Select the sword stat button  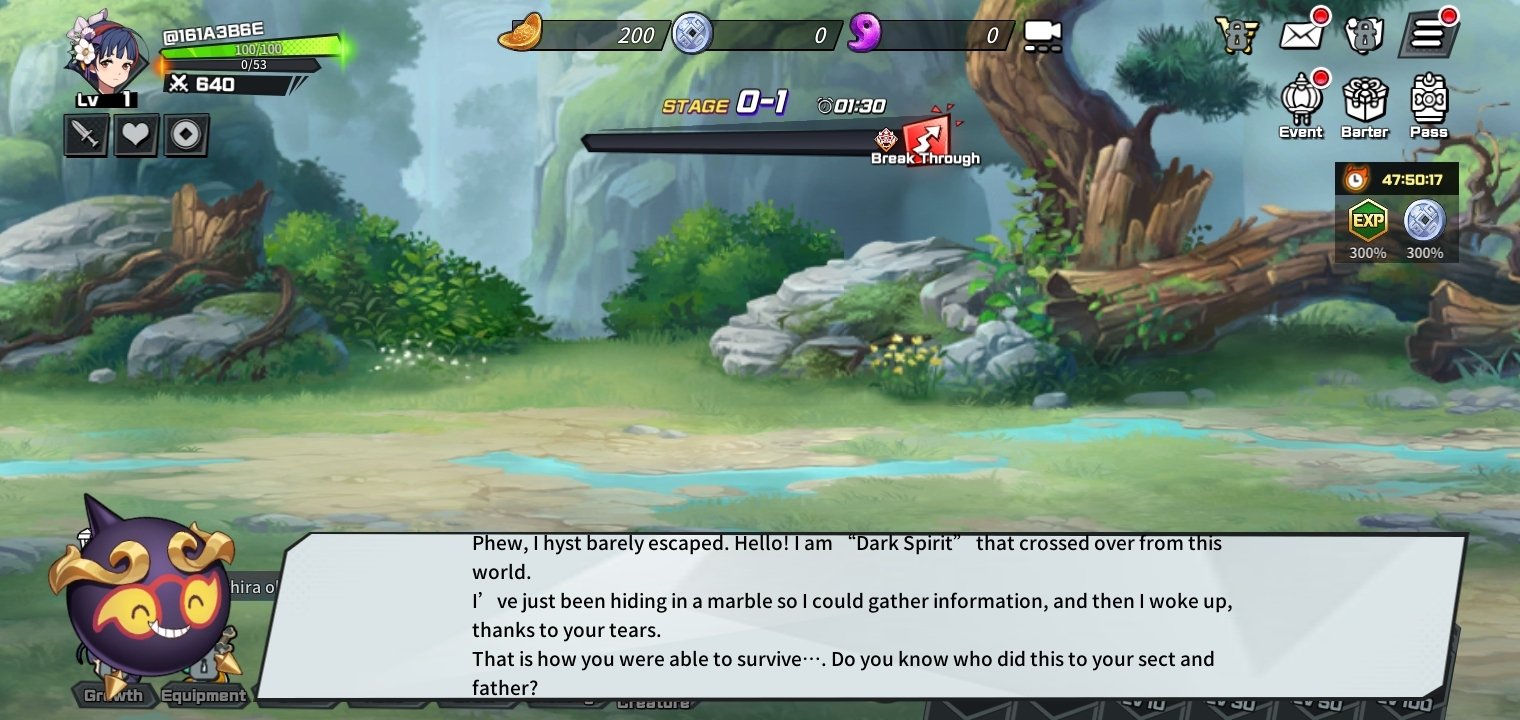coord(86,135)
